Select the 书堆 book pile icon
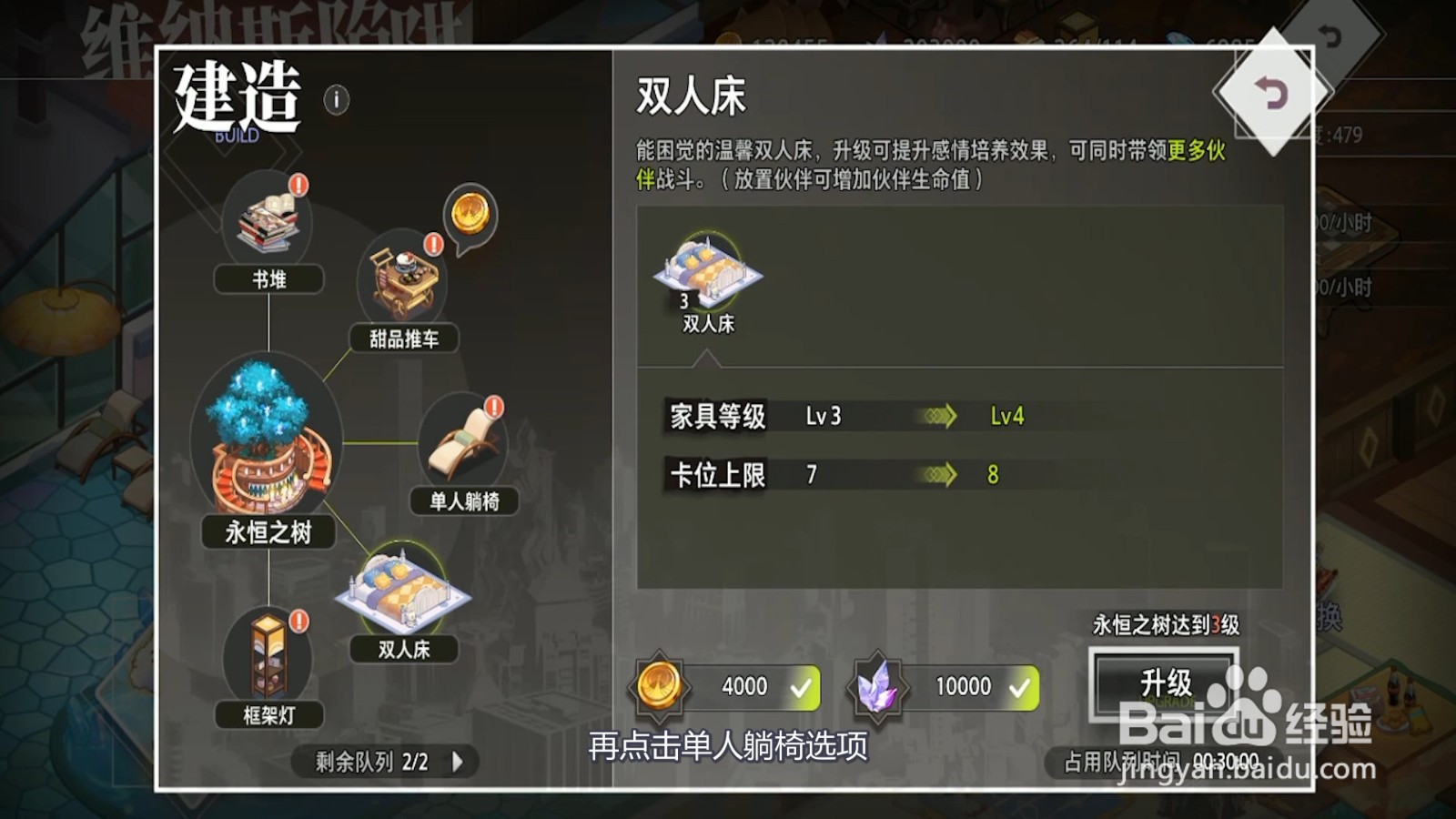The image size is (1456, 819). (267, 221)
